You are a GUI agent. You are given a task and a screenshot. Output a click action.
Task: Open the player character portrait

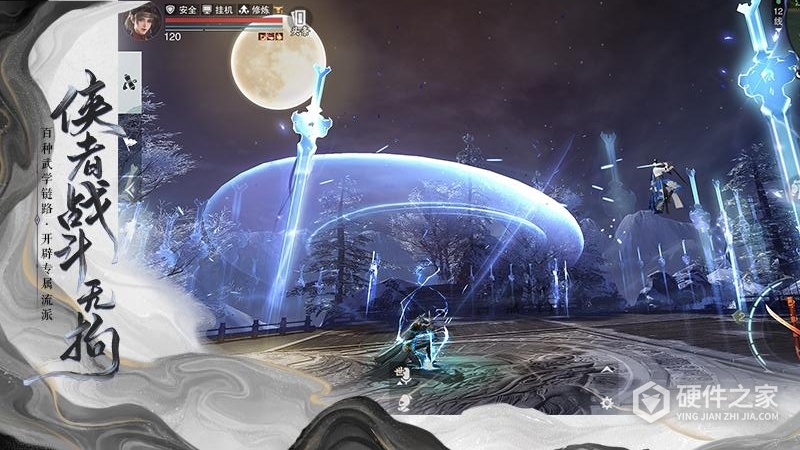pos(140,23)
